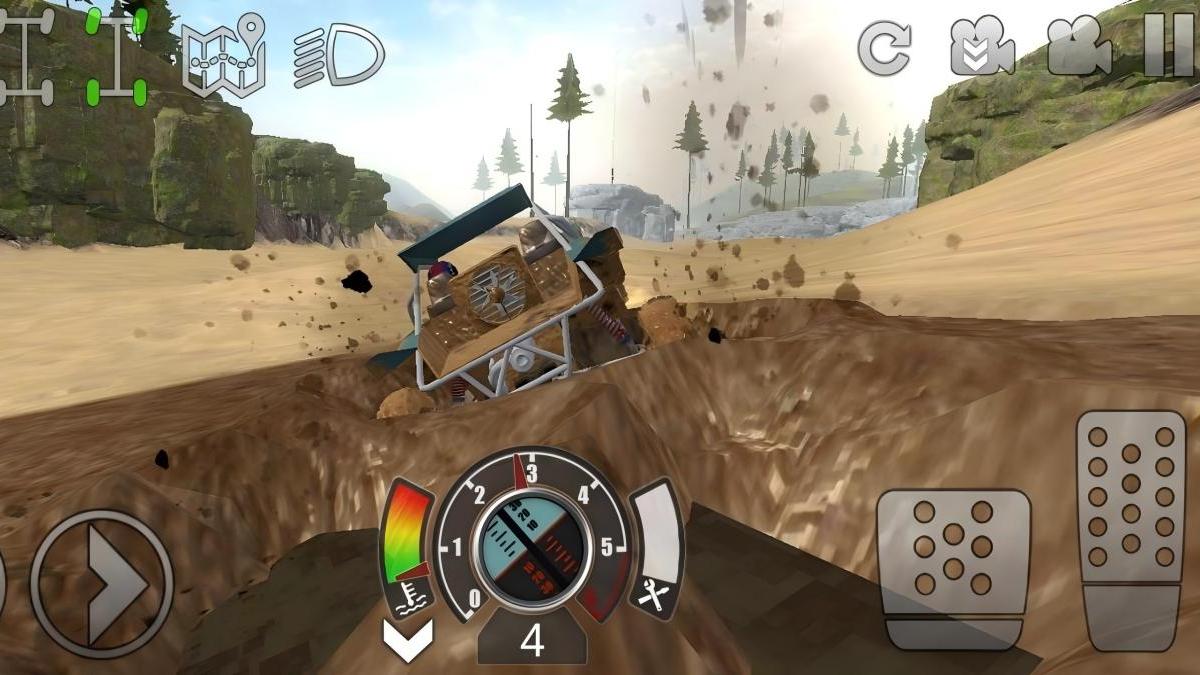This screenshot has width=1200, height=675.
Task: Step on the tall gas pedal
Action: [x=1130, y=530]
